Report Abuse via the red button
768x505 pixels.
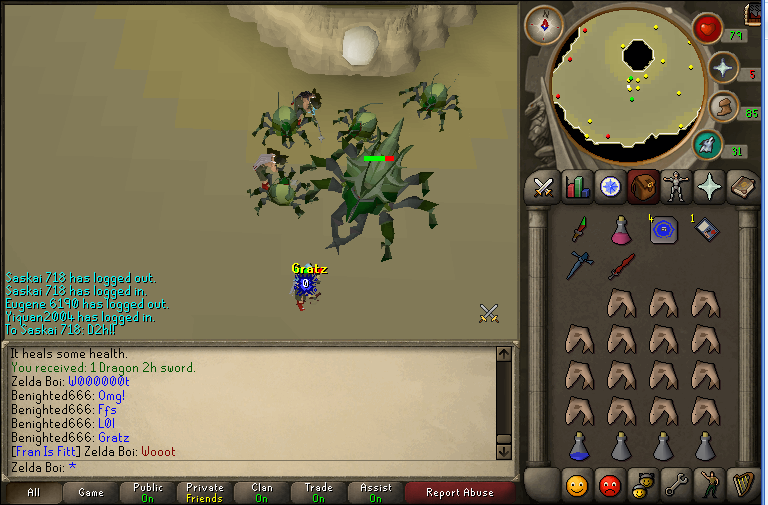[459, 492]
